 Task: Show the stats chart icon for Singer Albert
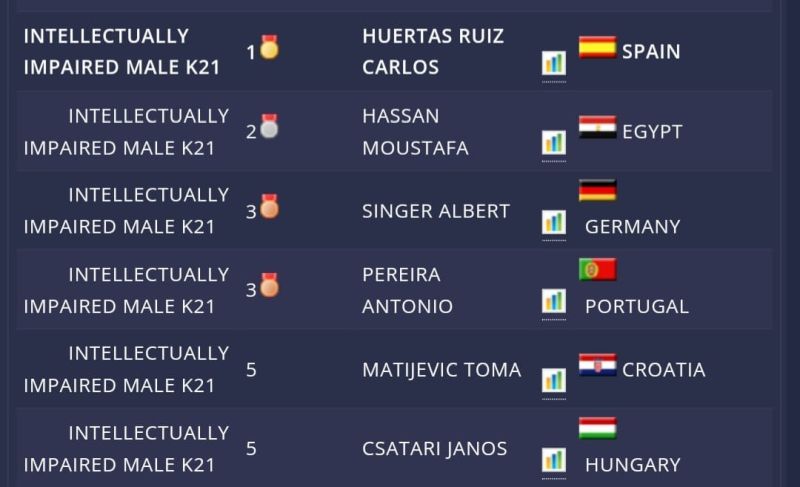click(554, 222)
